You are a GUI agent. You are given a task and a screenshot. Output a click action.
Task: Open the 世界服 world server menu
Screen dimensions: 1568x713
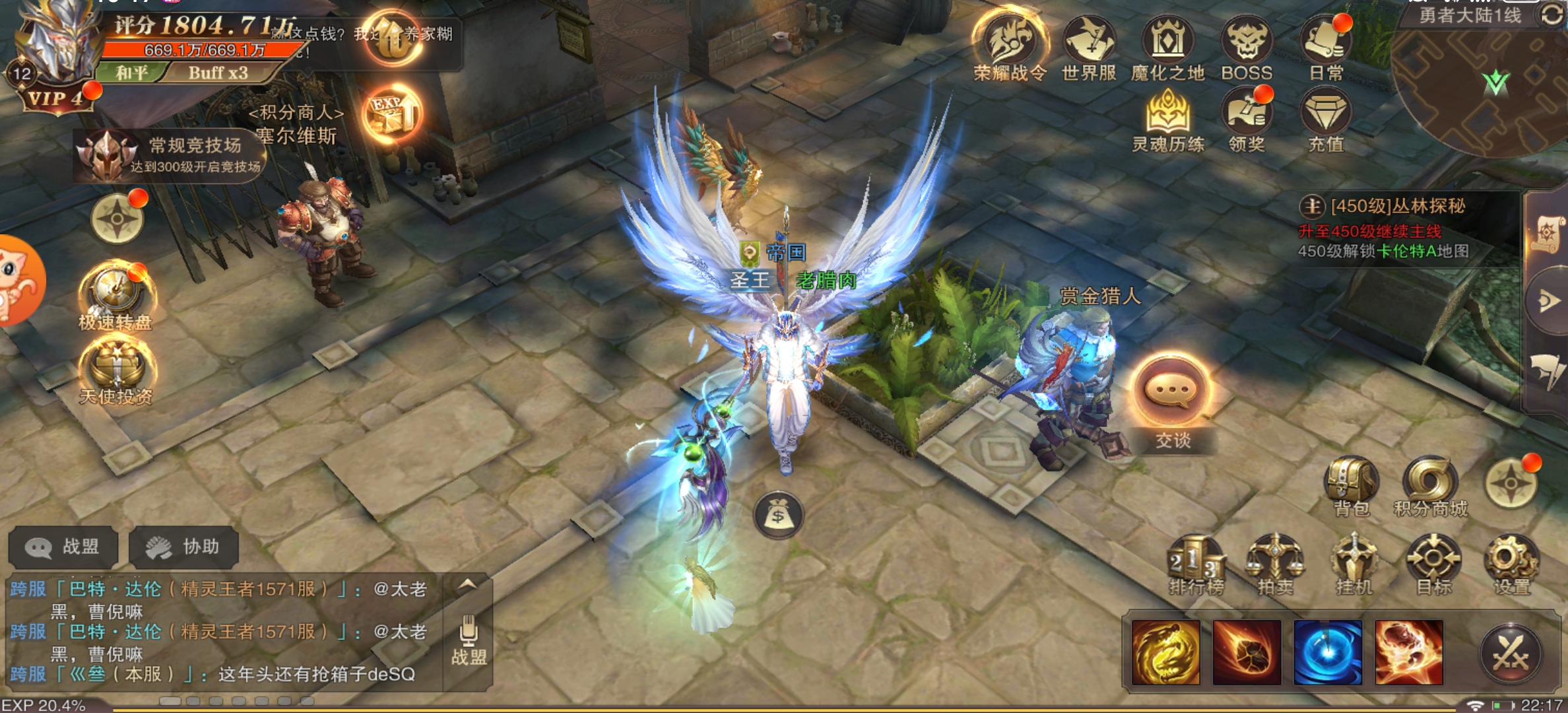(x=1089, y=44)
